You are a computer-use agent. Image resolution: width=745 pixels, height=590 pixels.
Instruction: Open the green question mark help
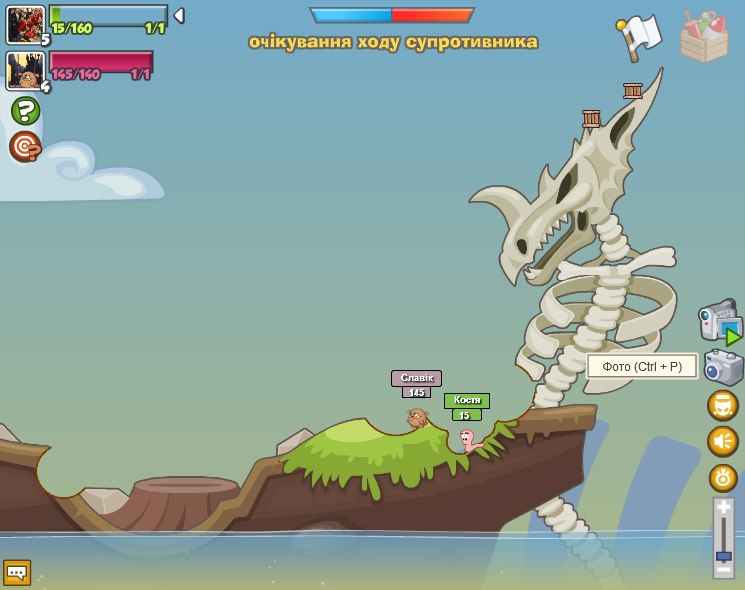(25, 110)
